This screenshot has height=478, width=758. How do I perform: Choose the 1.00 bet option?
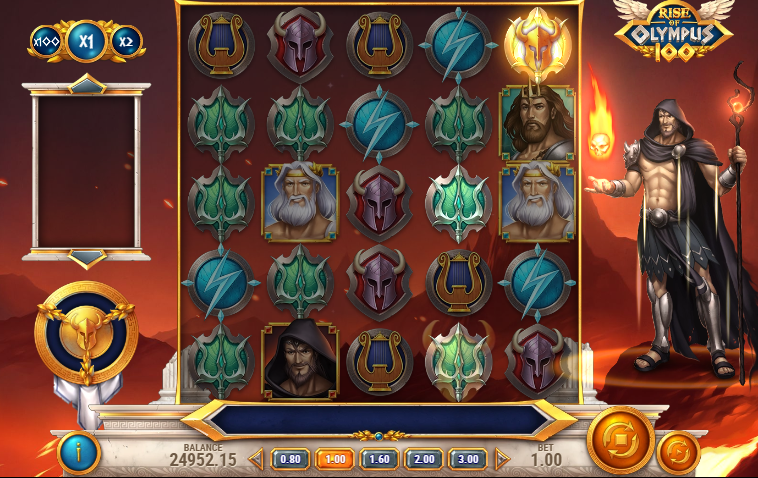335,459
